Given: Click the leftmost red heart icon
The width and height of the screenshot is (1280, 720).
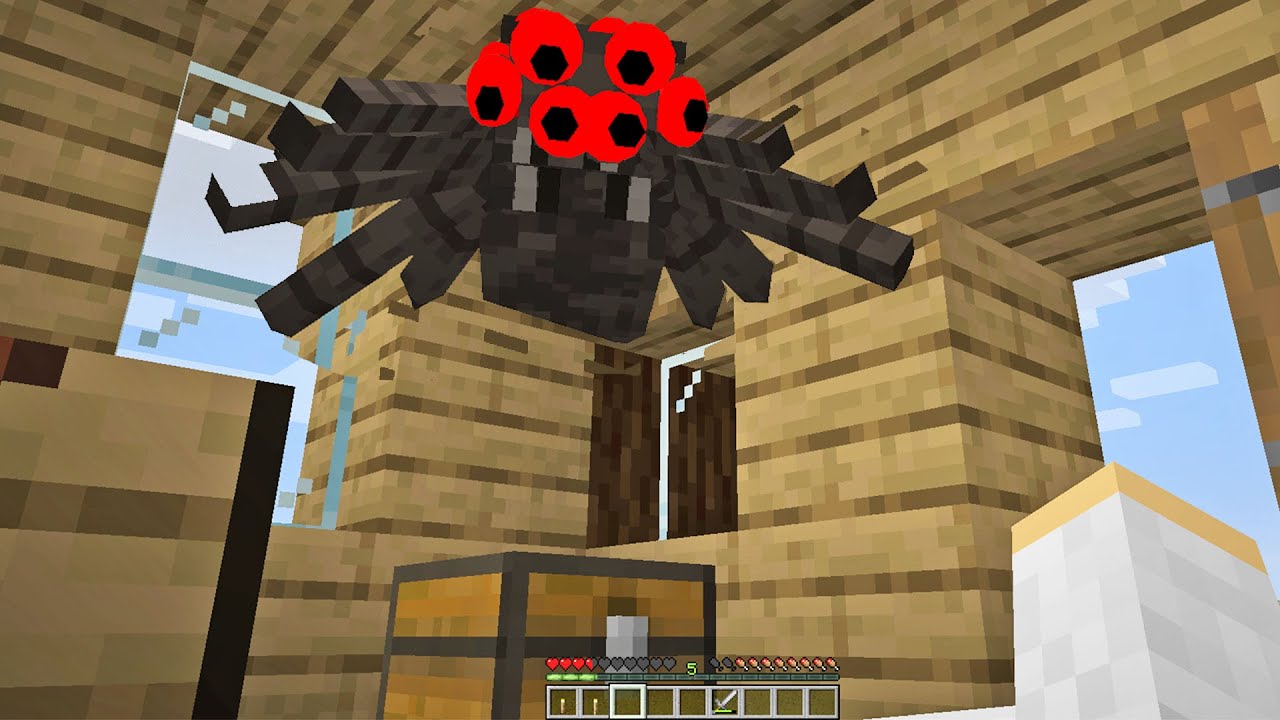Looking at the screenshot, I should tap(552, 664).
